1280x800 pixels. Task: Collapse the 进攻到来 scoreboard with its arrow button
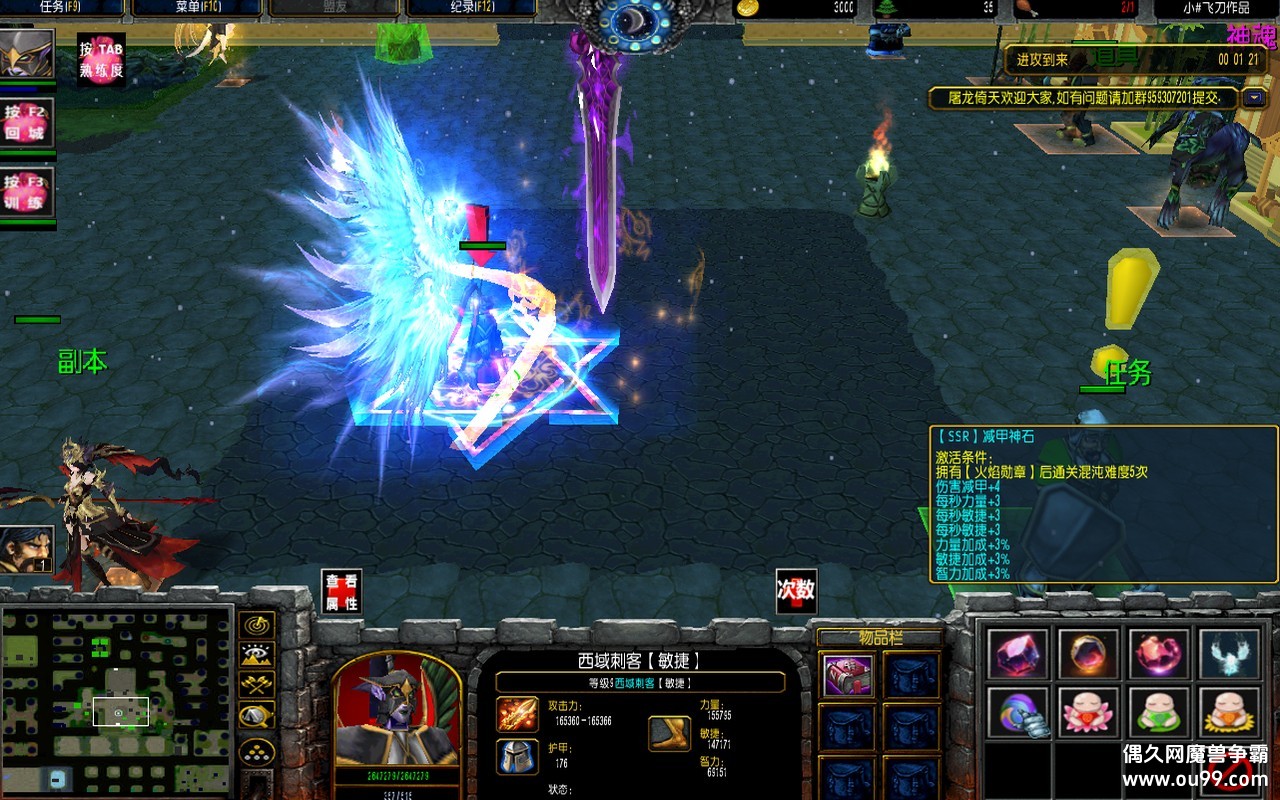1254,98
